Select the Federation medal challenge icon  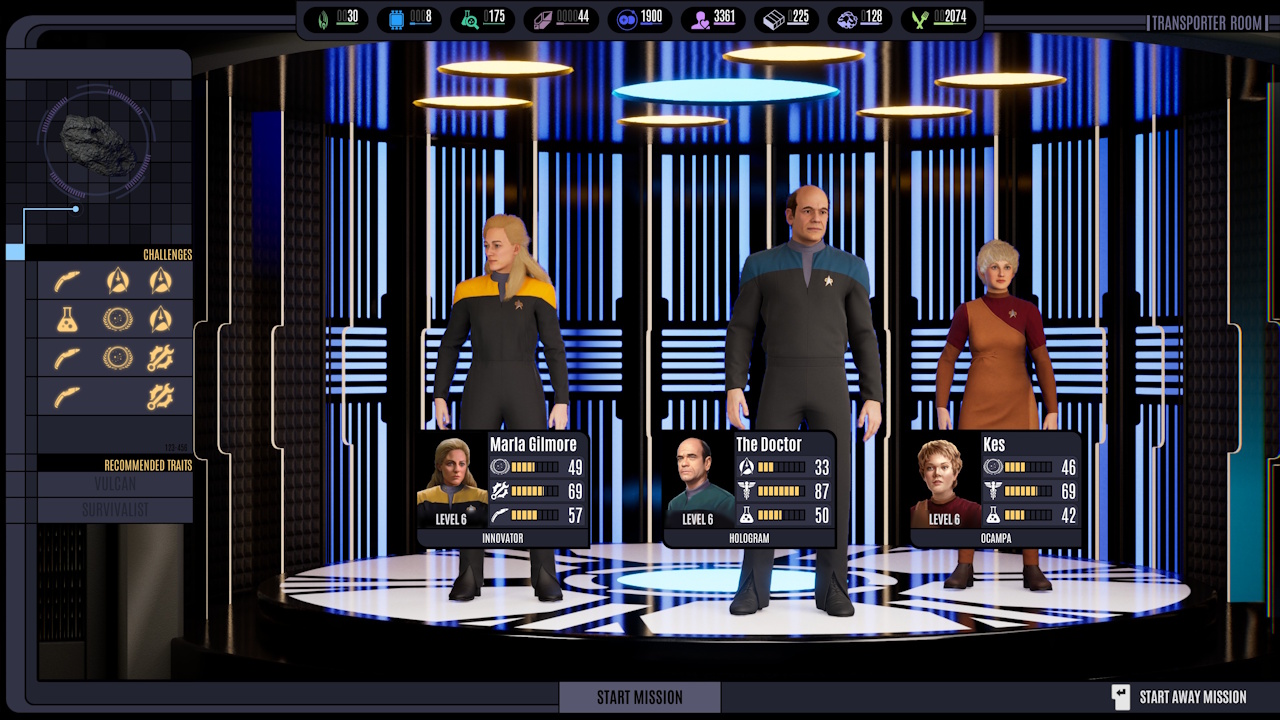[117, 320]
